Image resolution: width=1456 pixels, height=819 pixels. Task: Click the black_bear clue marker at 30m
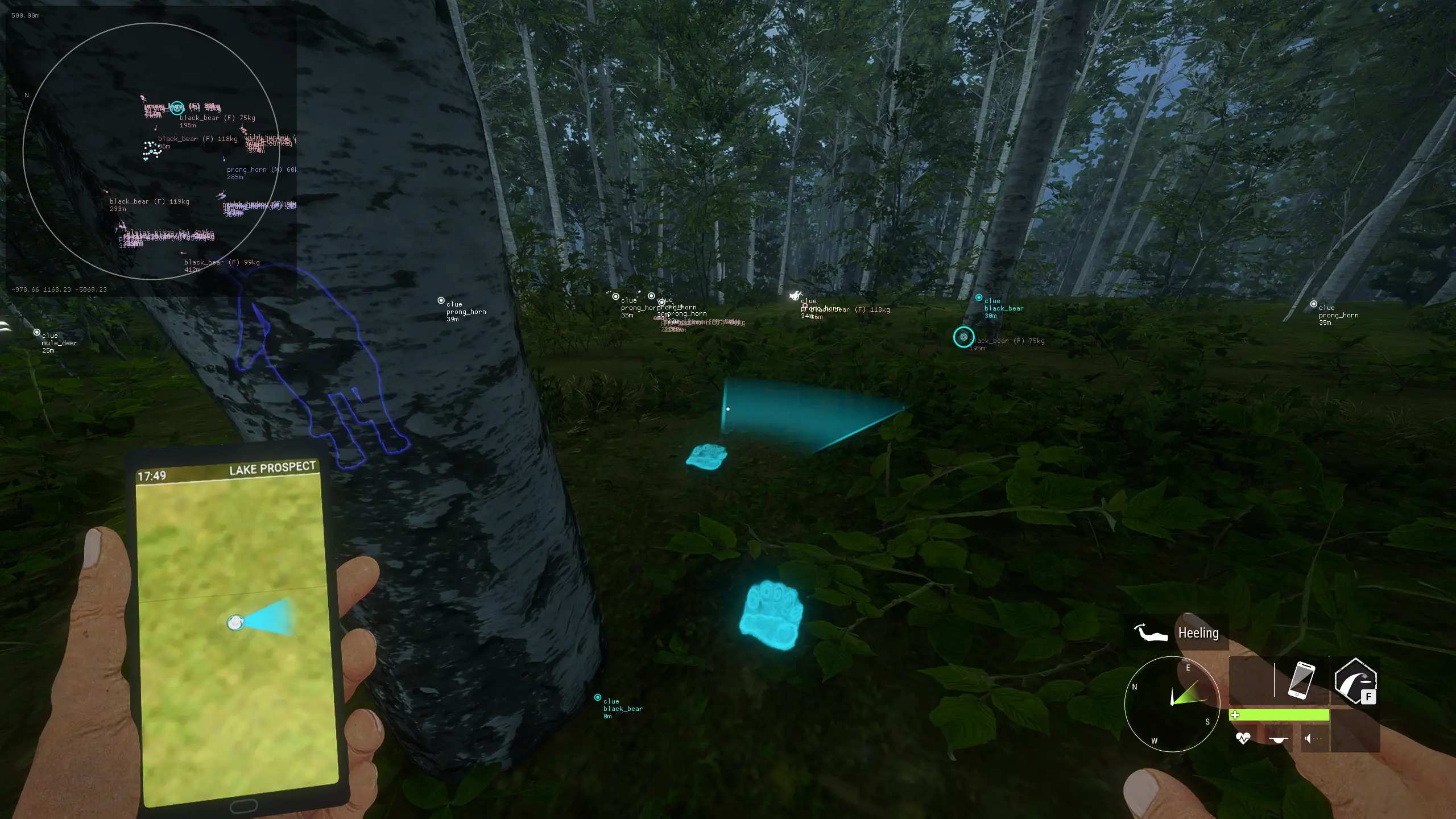(x=979, y=297)
